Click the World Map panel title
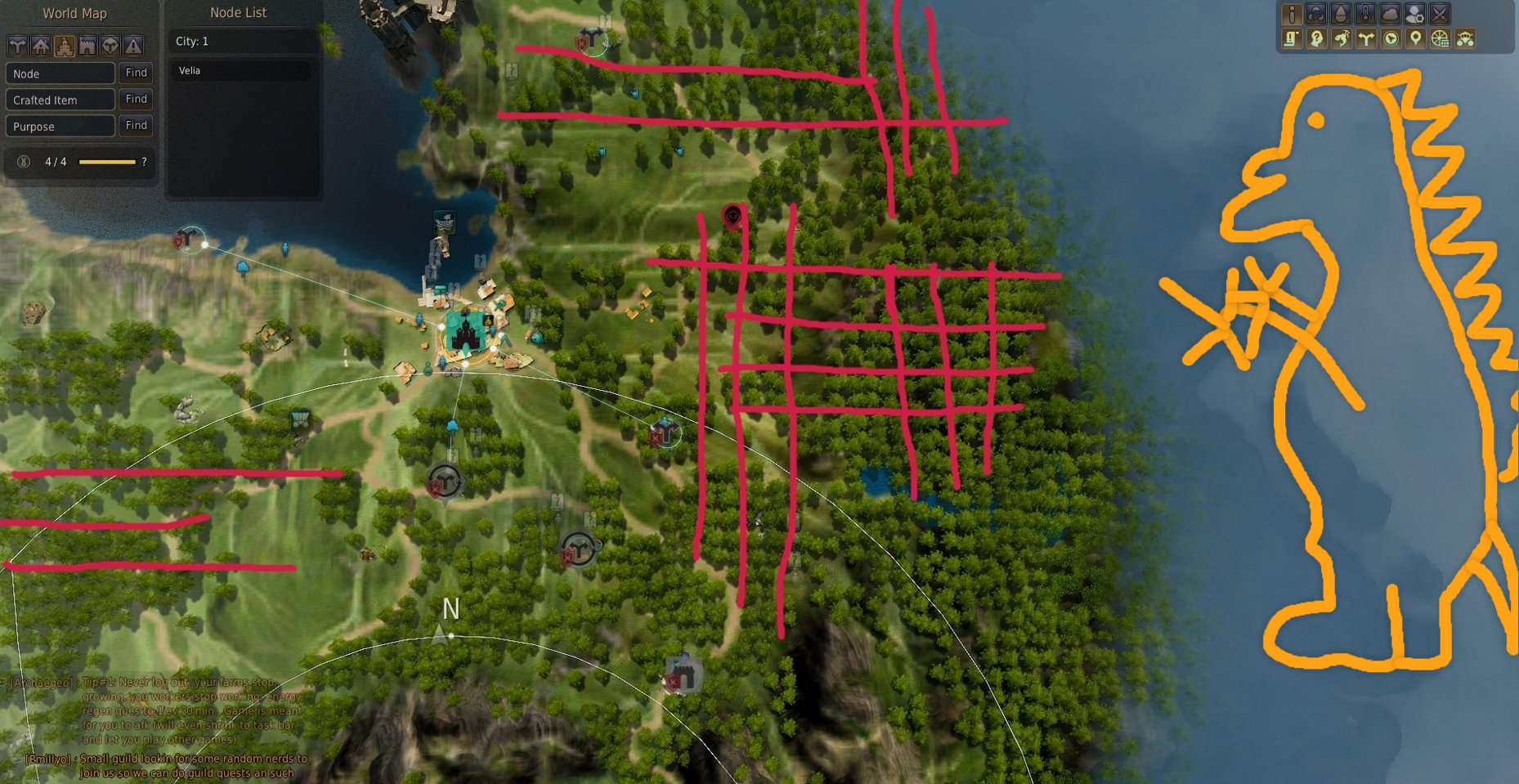This screenshot has height=784, width=1519. (75, 13)
